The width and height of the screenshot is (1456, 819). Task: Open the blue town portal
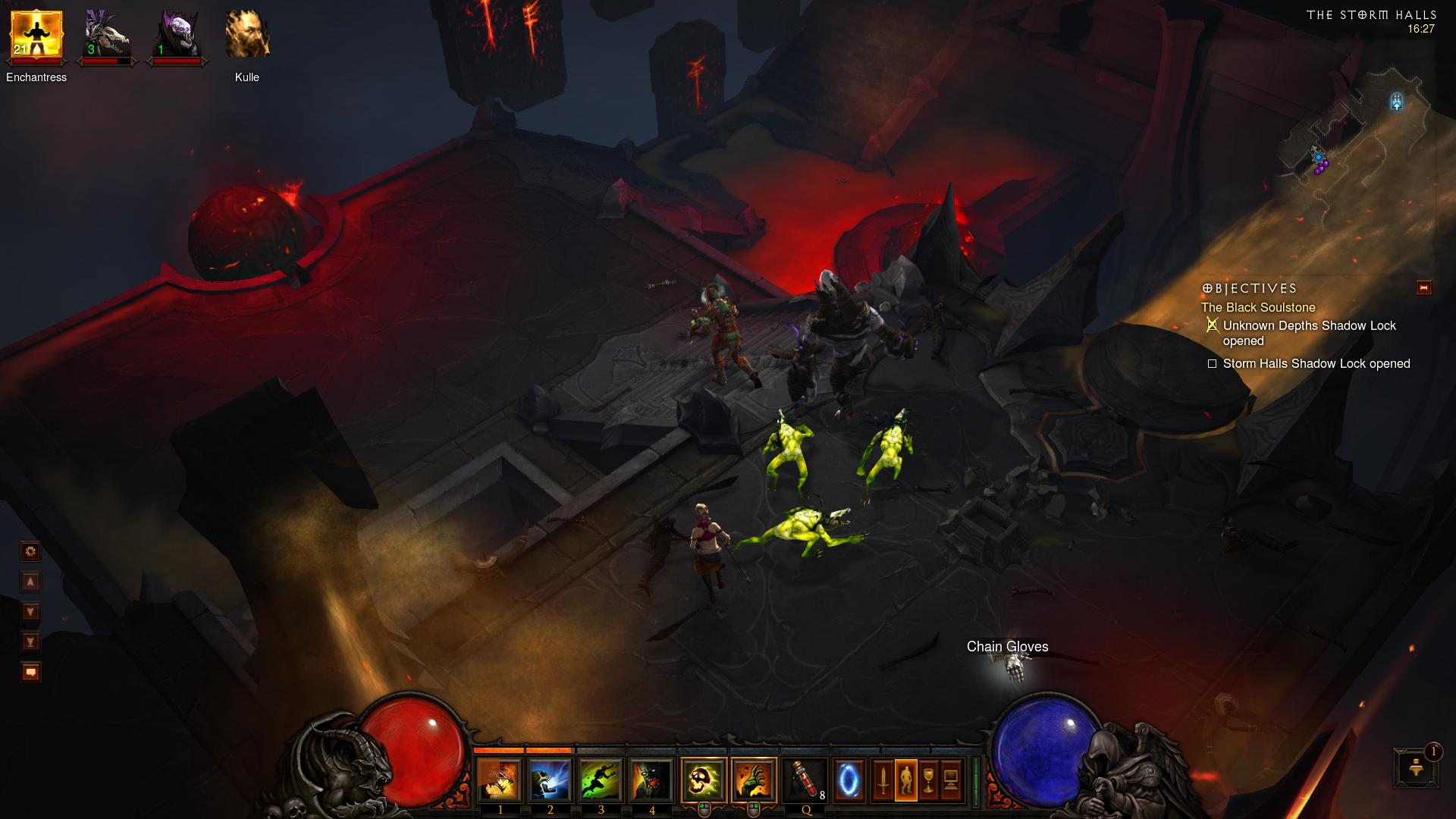tap(849, 780)
